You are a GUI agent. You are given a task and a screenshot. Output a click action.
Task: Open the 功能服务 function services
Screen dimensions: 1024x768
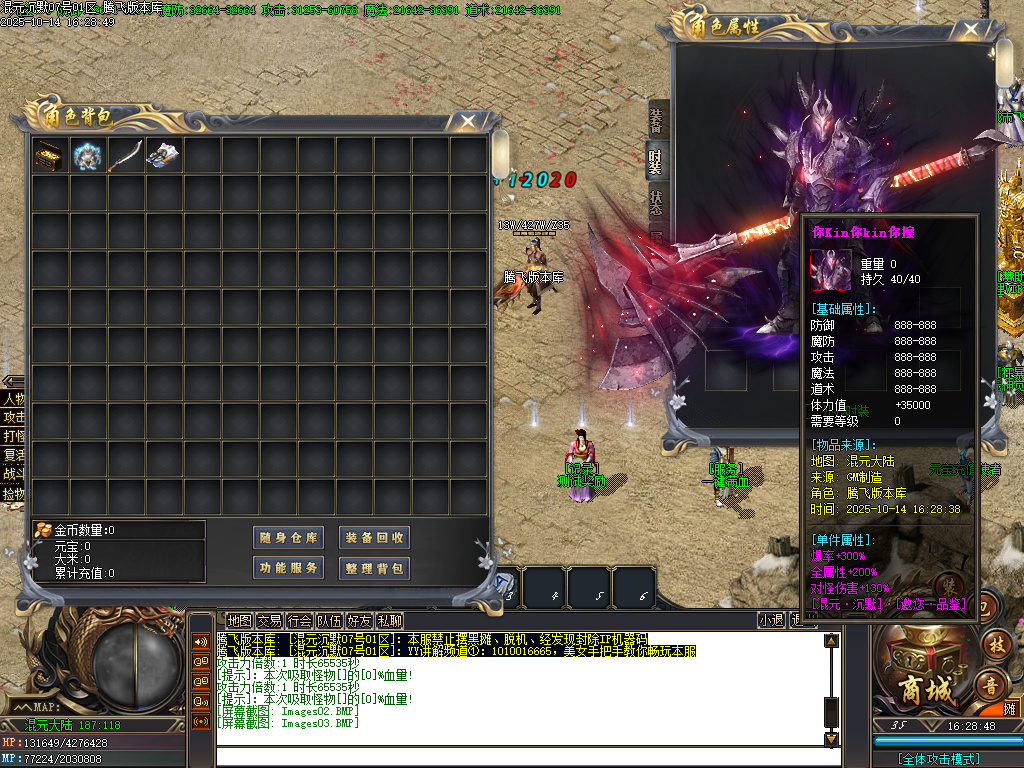pos(288,568)
